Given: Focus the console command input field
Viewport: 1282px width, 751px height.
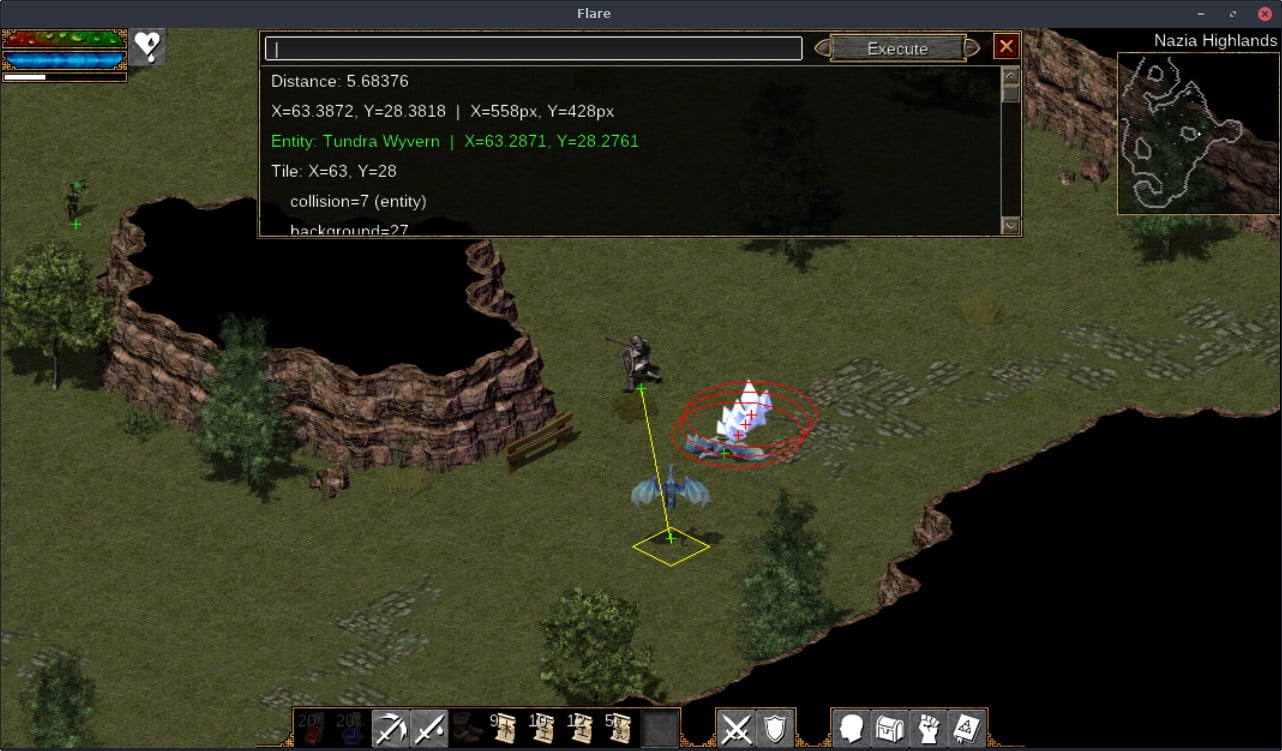Looking at the screenshot, I should coord(533,49).
